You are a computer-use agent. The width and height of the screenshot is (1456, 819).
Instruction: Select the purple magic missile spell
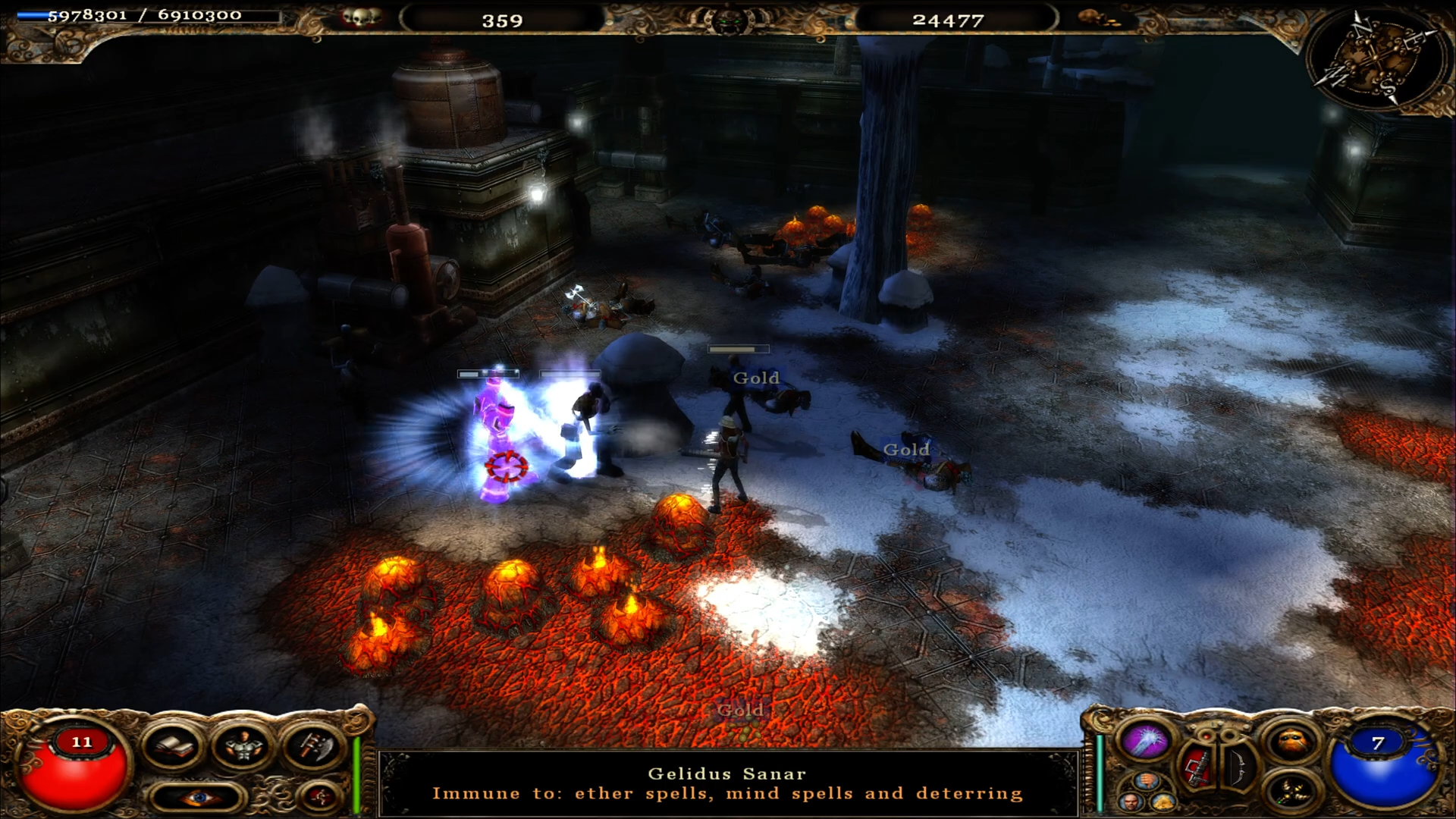coord(1147,739)
